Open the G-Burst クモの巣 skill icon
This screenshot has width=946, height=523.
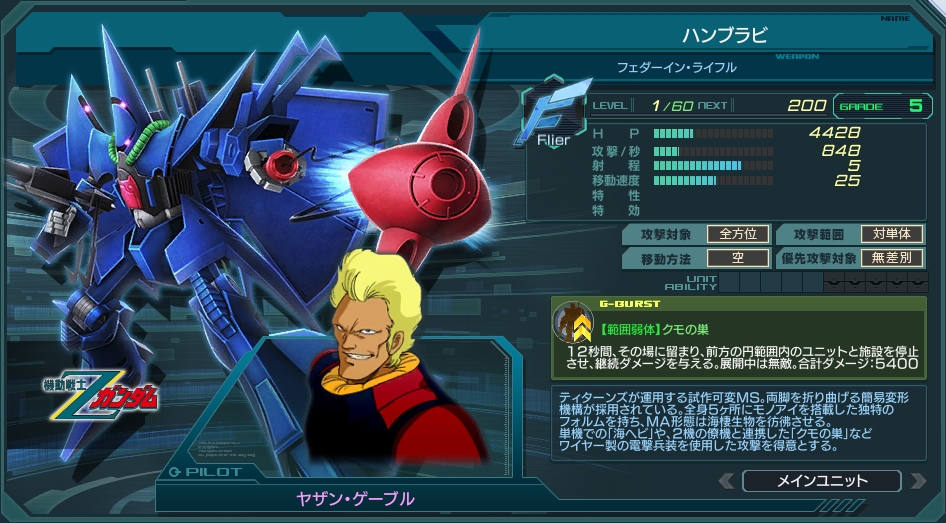click(574, 323)
